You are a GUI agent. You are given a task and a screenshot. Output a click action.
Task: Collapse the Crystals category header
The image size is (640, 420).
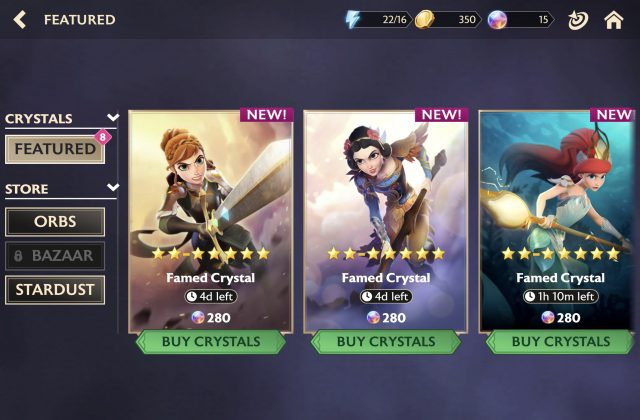(x=113, y=118)
